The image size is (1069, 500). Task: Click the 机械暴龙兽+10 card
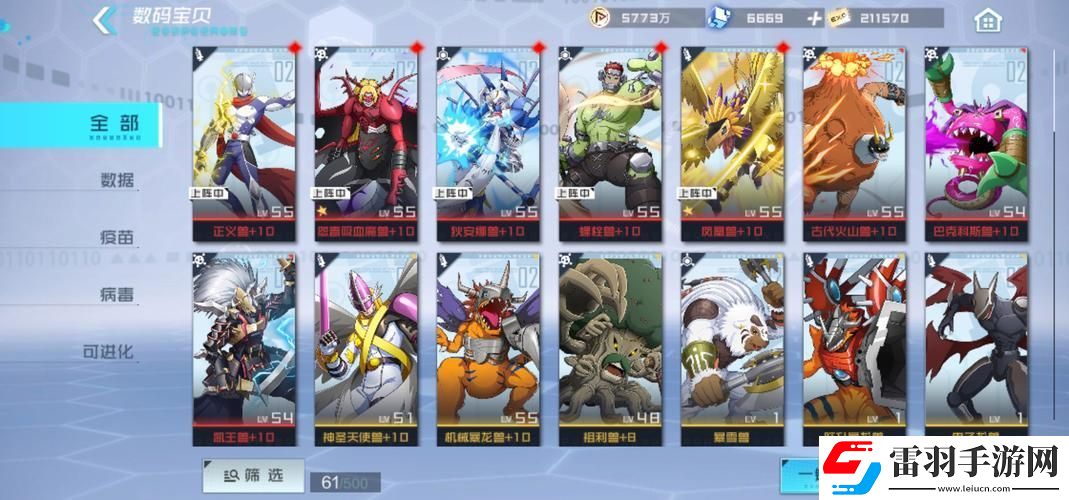pyautogui.click(x=488, y=350)
